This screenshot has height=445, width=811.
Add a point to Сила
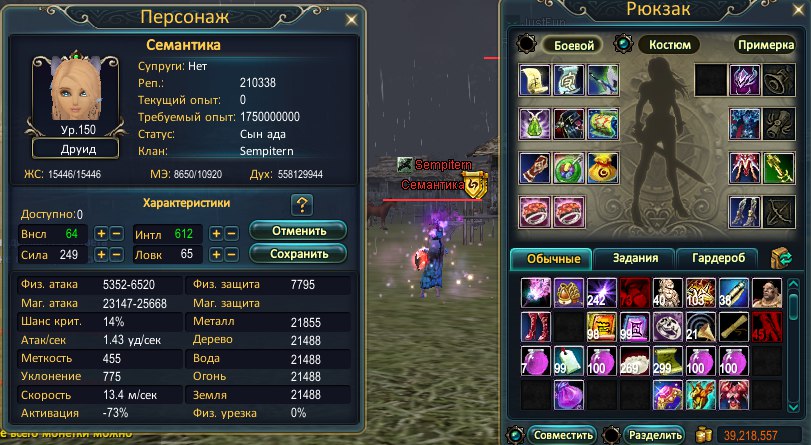101,255
